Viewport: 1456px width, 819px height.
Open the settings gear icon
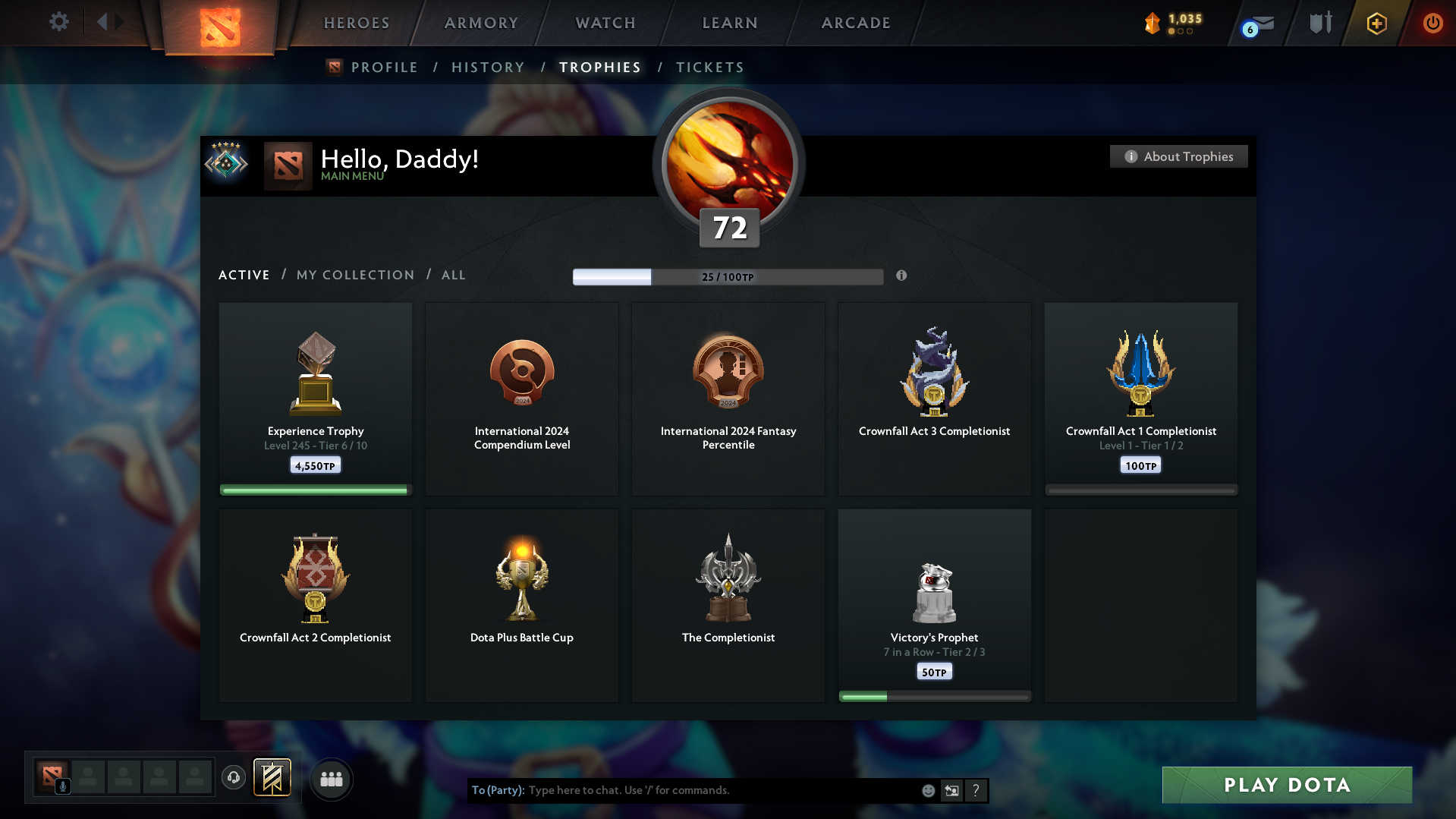tap(58, 22)
